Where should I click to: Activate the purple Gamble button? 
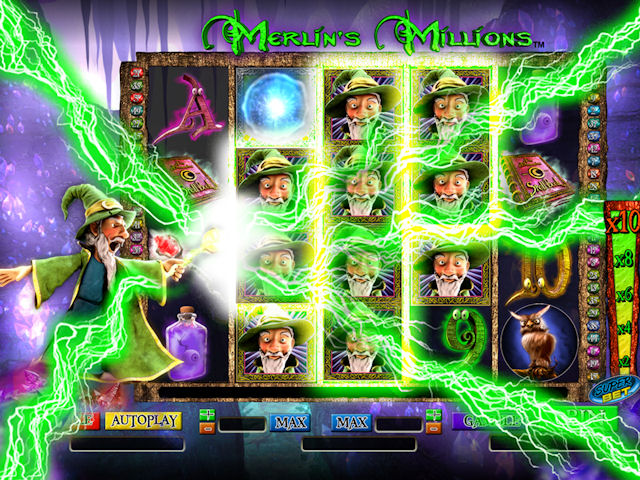[x=481, y=422]
